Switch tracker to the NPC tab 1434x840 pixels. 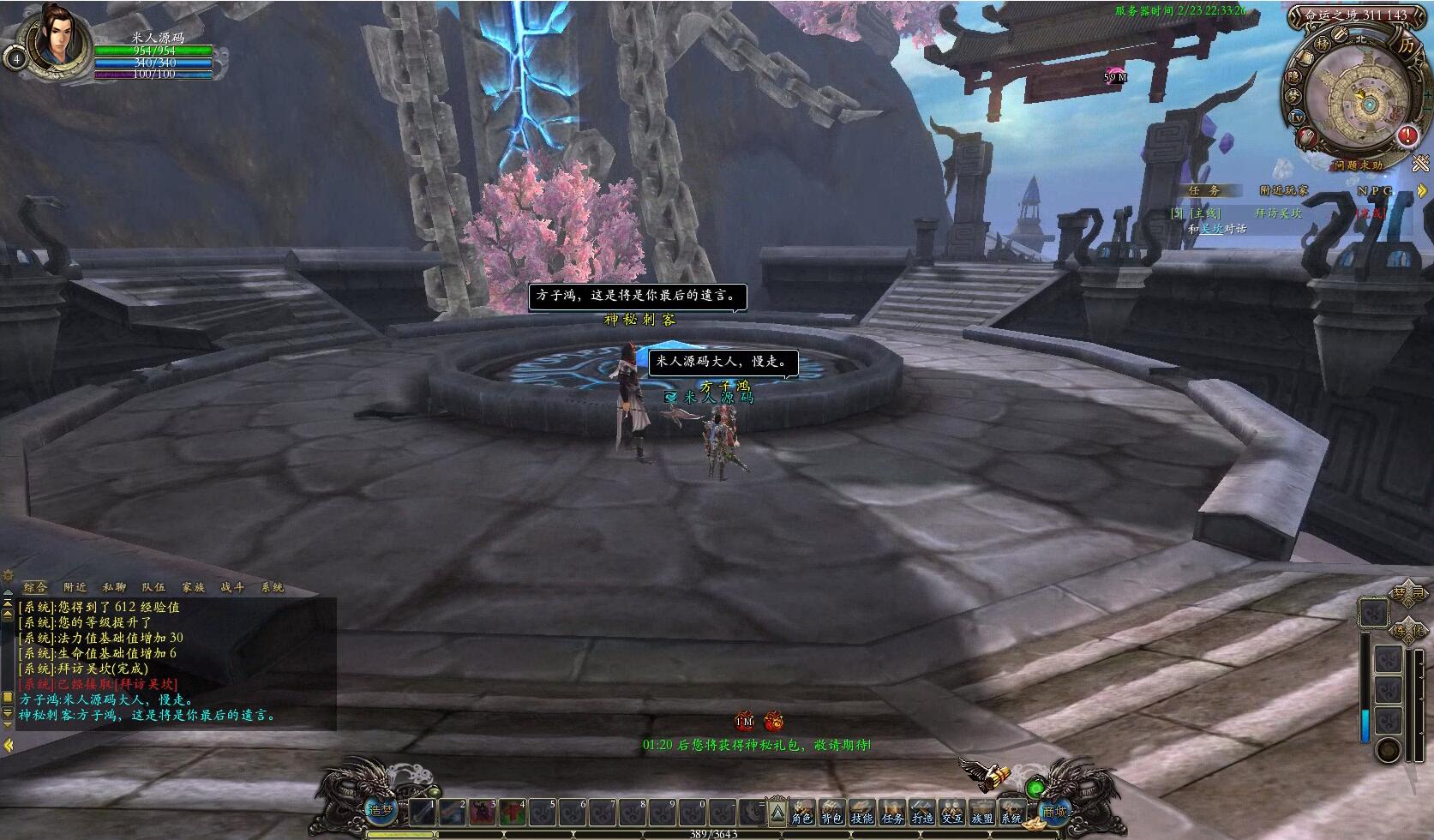1374,190
